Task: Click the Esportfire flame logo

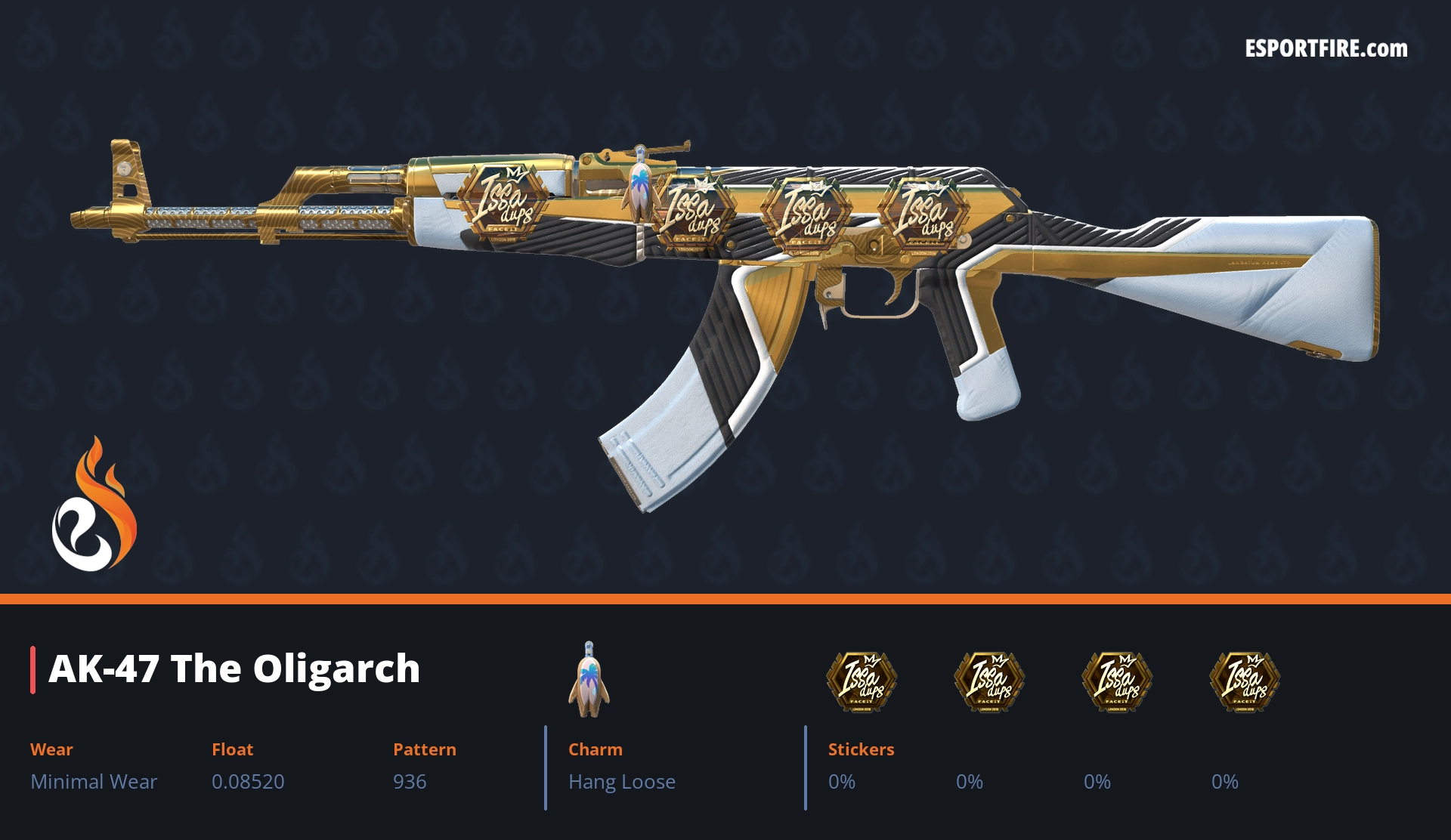Action: pyautogui.click(x=94, y=505)
